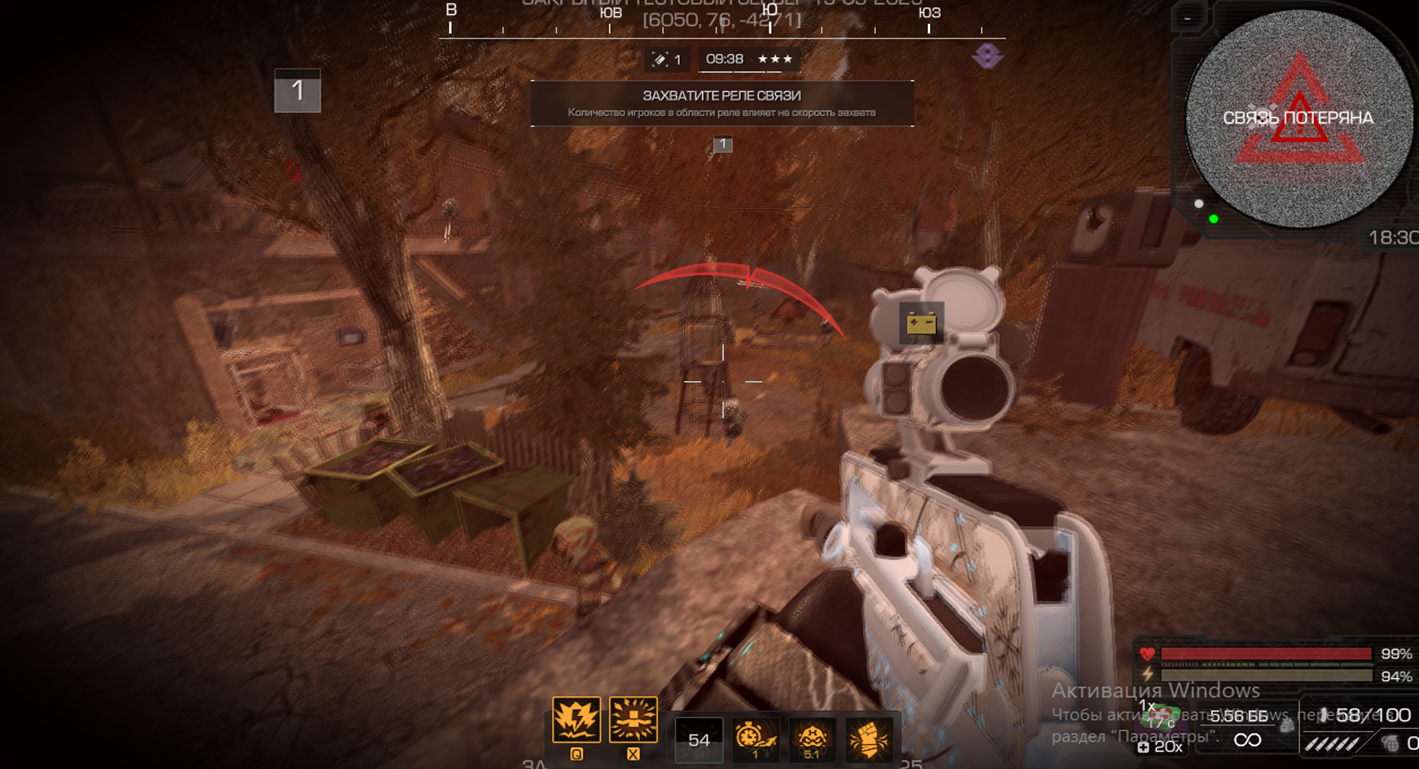1419x769 pixels.
Task: Click the yellow battery marker icon
Action: point(921,323)
